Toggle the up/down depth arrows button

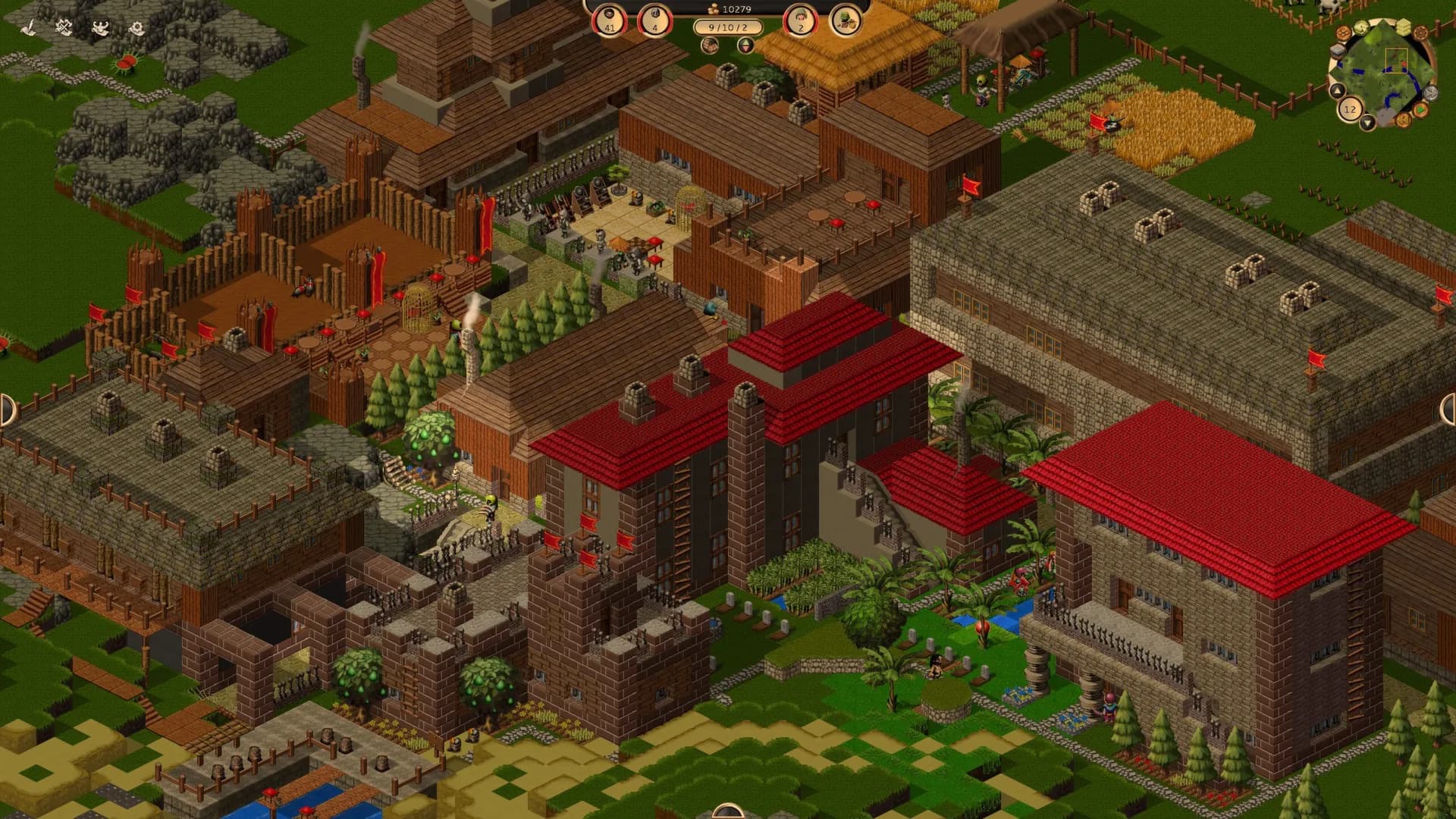tap(746, 45)
